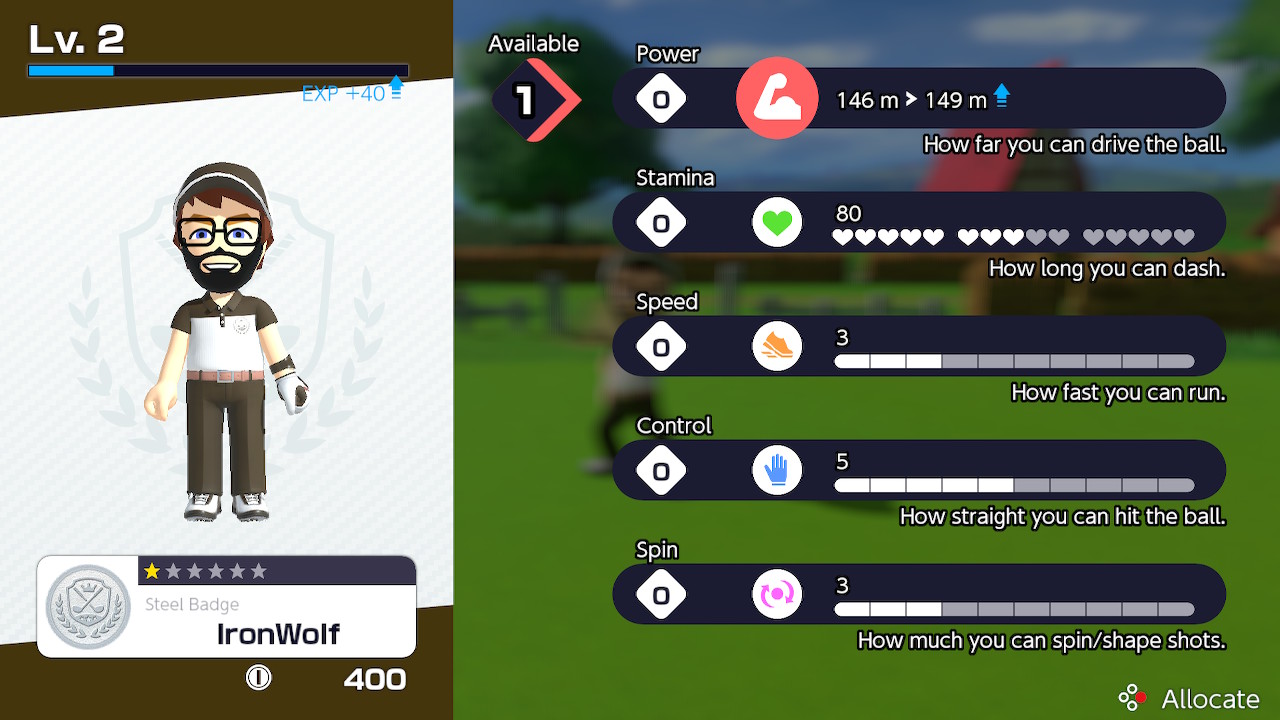The width and height of the screenshot is (1280, 720).
Task: Open the IronWolf Steel Badge card
Action: coord(227,606)
